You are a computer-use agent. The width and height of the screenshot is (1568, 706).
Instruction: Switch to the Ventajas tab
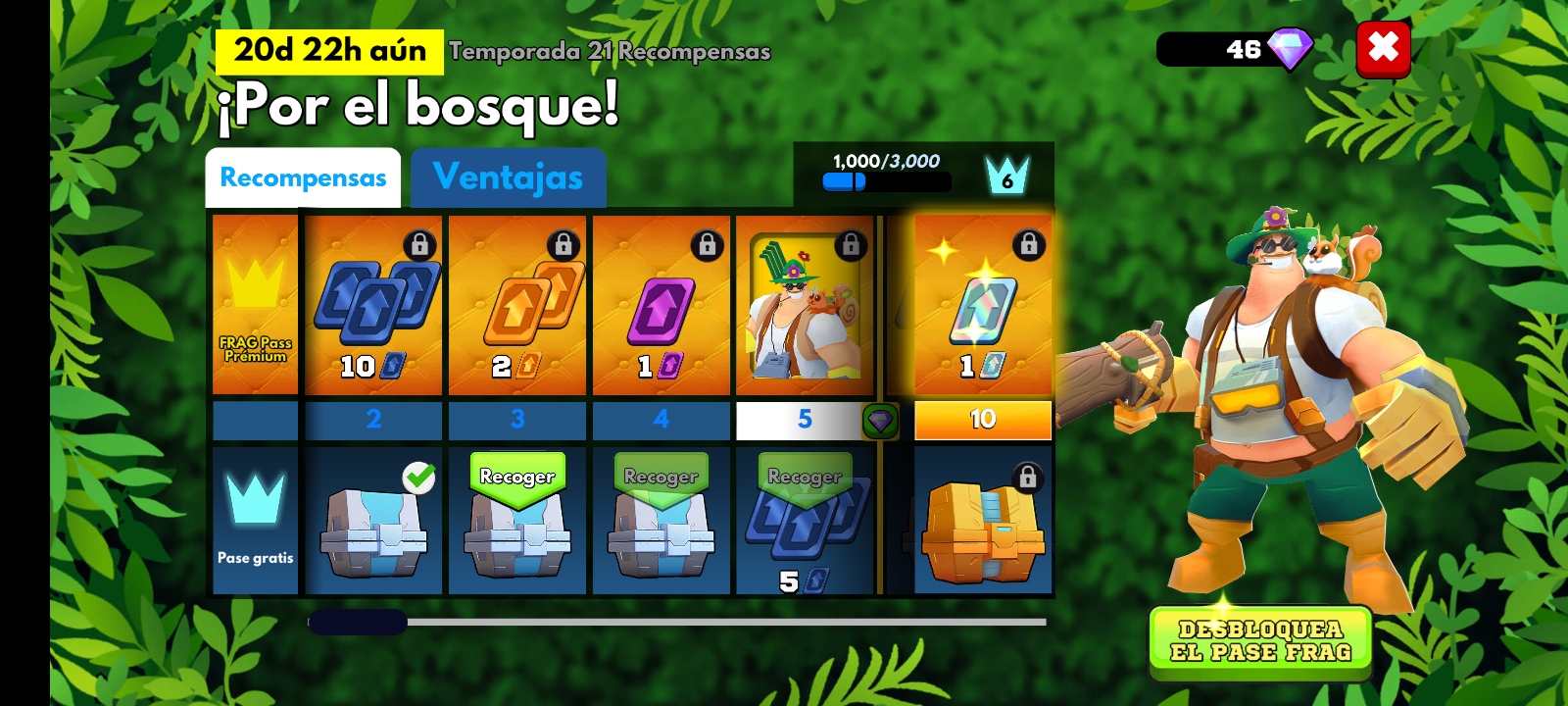click(x=508, y=177)
